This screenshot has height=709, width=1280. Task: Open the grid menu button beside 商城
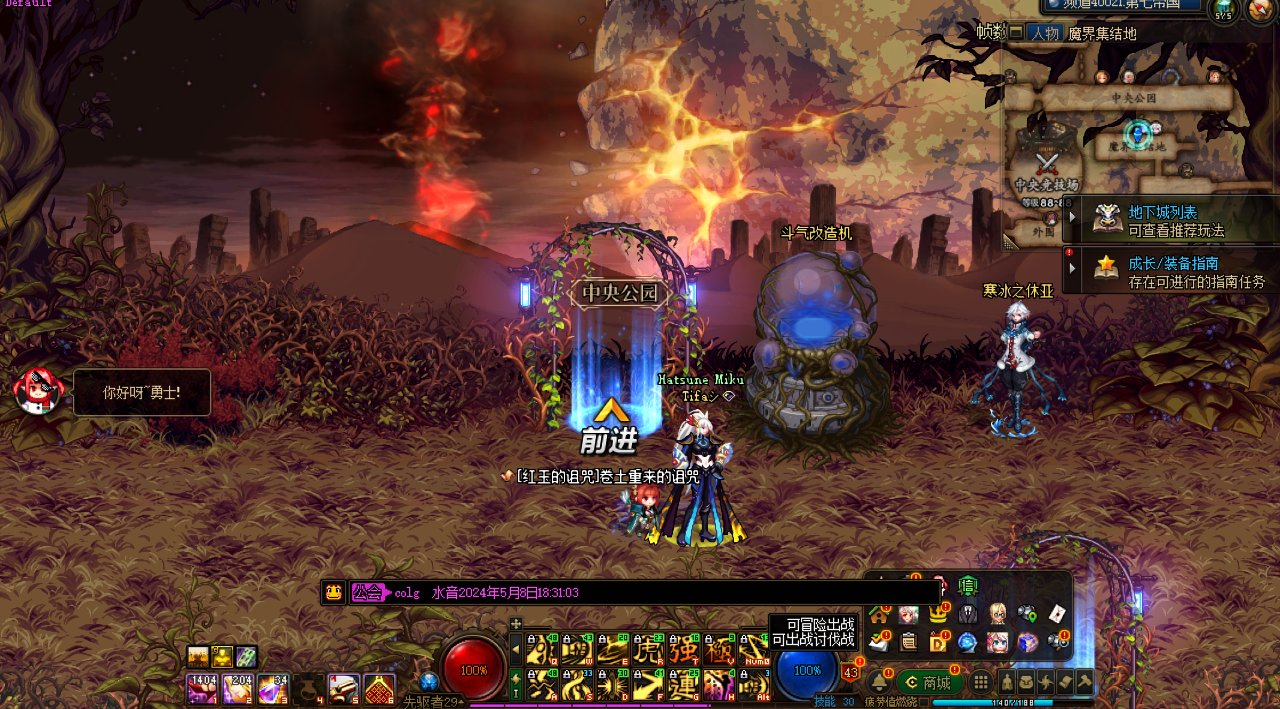pos(982,682)
